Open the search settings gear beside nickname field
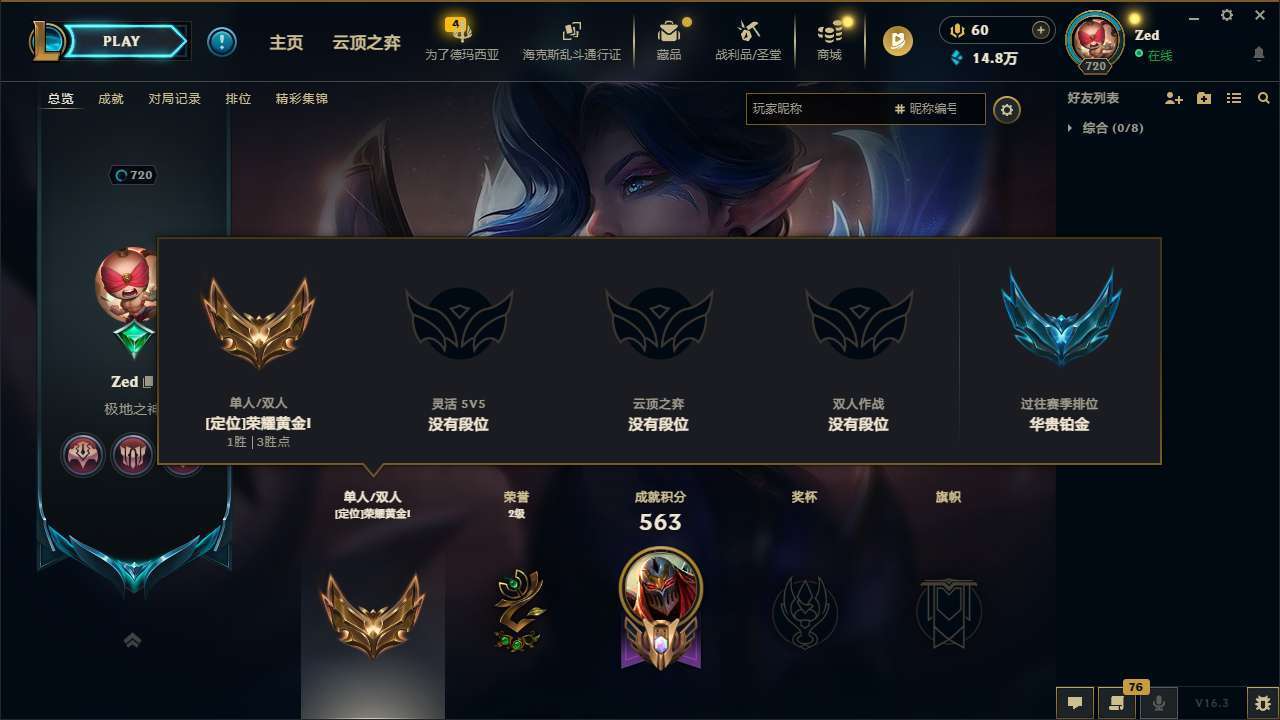Screen dimensions: 1280x720 [1007, 110]
